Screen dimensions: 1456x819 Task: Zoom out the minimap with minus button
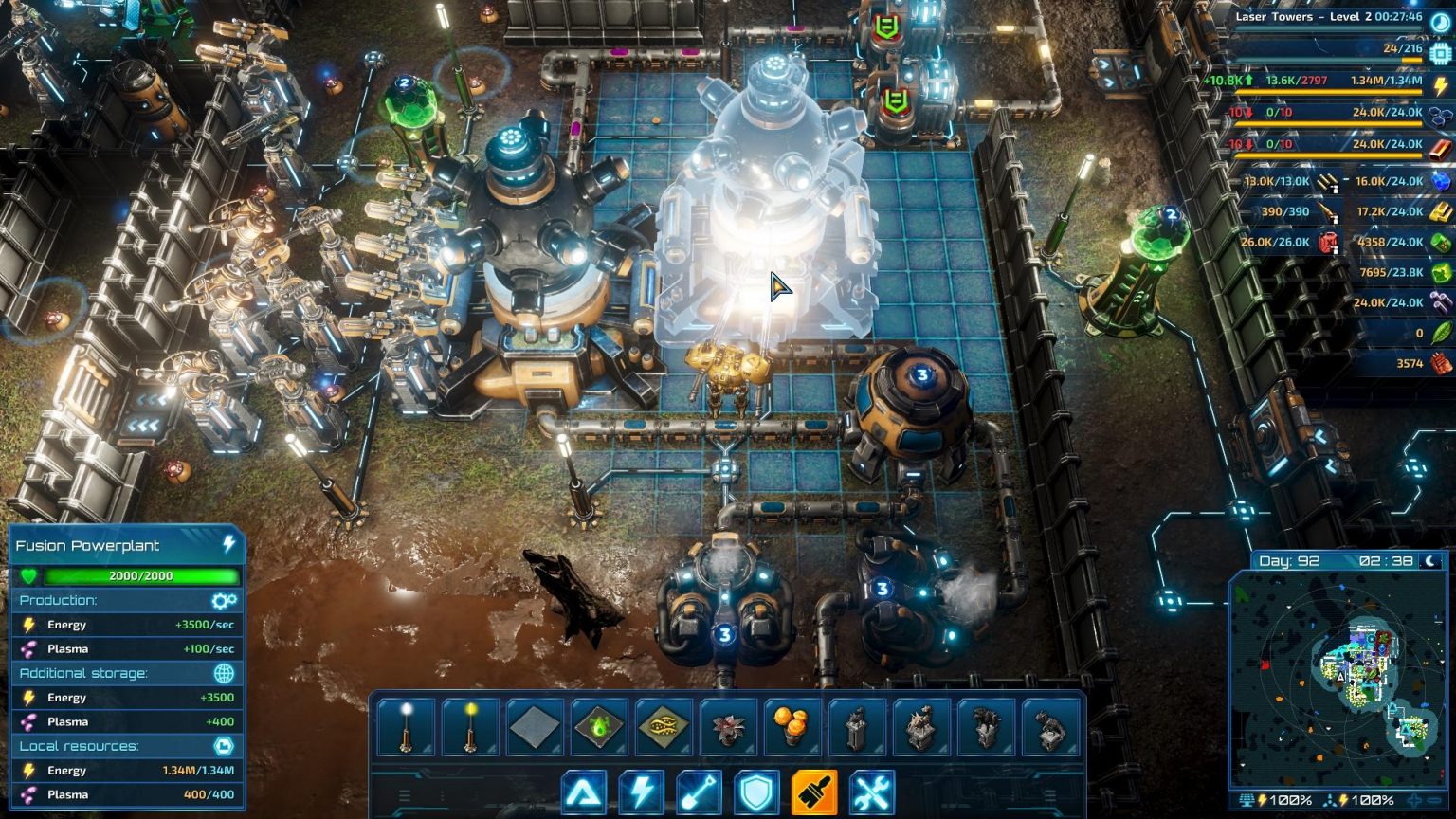pos(1435,801)
